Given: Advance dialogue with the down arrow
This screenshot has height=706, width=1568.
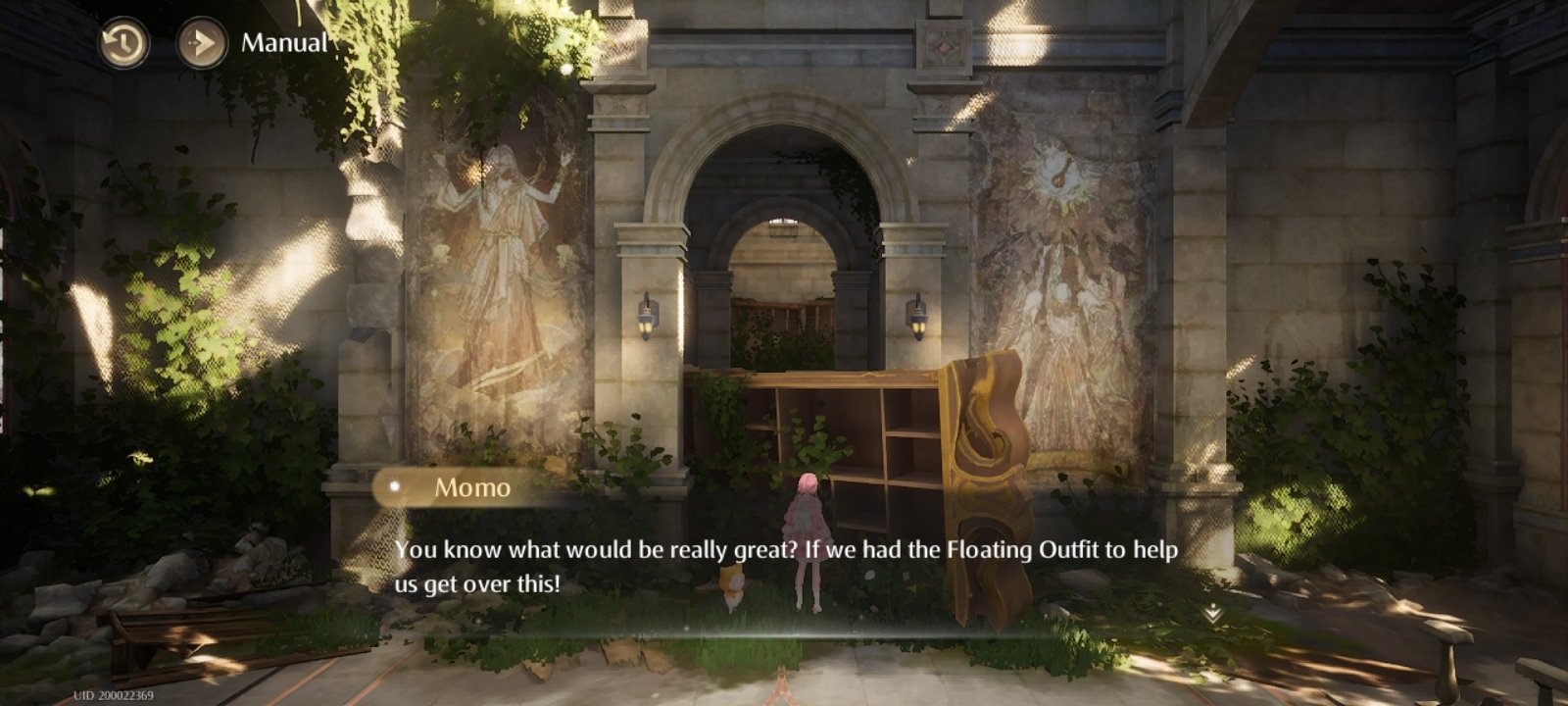Looking at the screenshot, I should (1212, 614).
